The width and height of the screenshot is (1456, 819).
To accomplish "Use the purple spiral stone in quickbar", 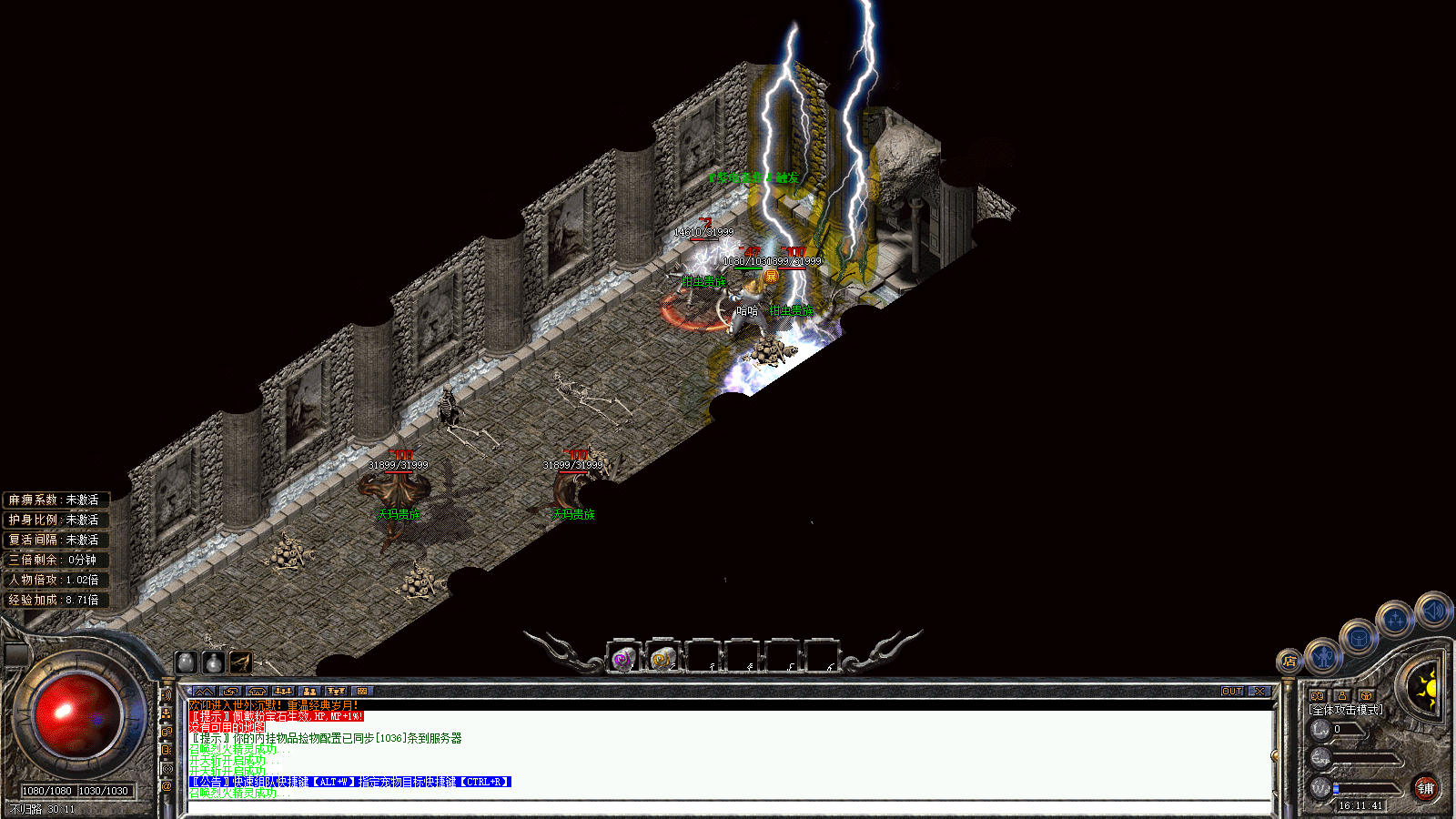I will pyautogui.click(x=622, y=658).
